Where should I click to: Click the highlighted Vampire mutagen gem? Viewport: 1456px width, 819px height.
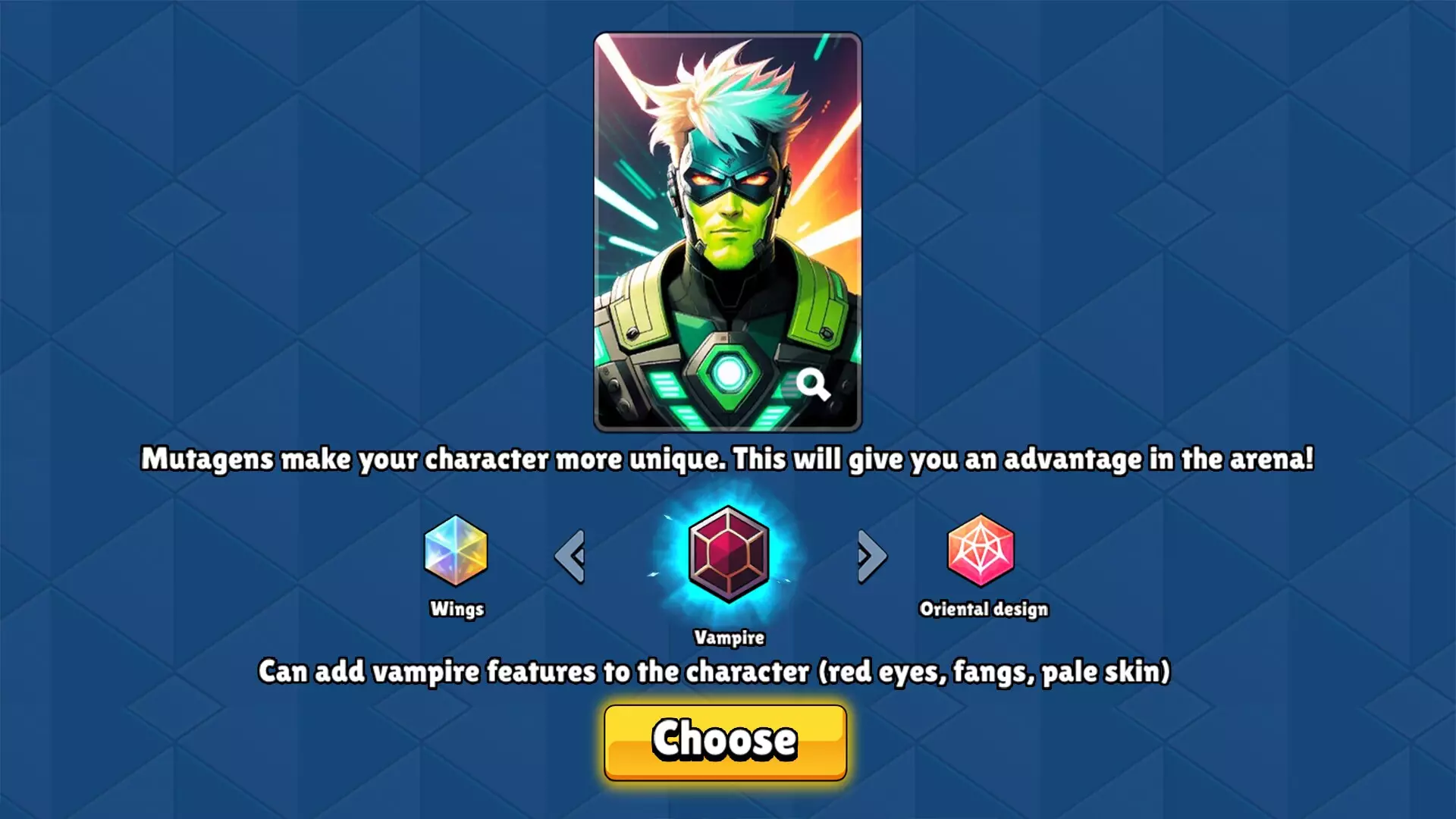(728, 554)
